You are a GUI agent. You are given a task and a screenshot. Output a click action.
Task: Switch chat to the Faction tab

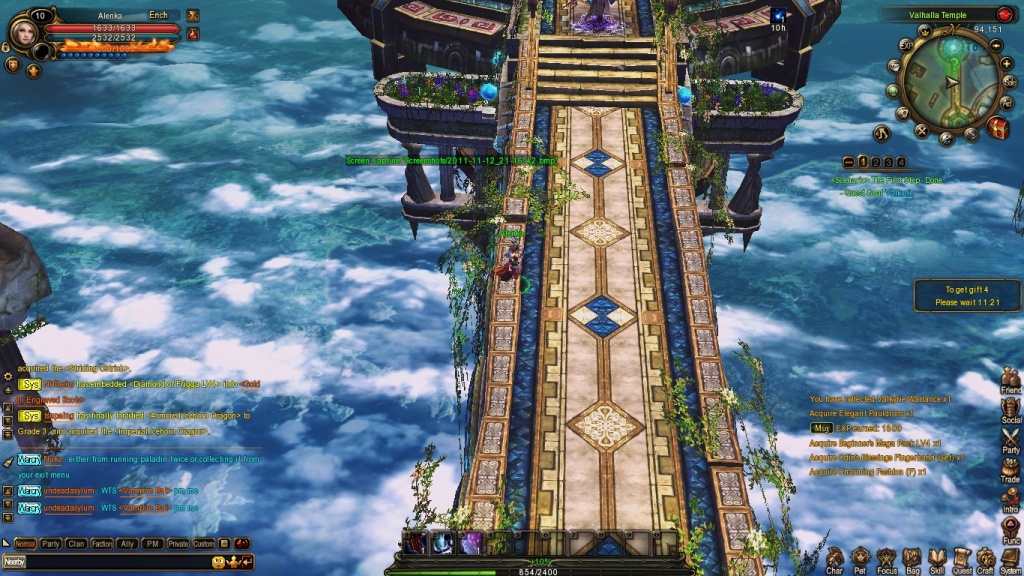point(102,544)
